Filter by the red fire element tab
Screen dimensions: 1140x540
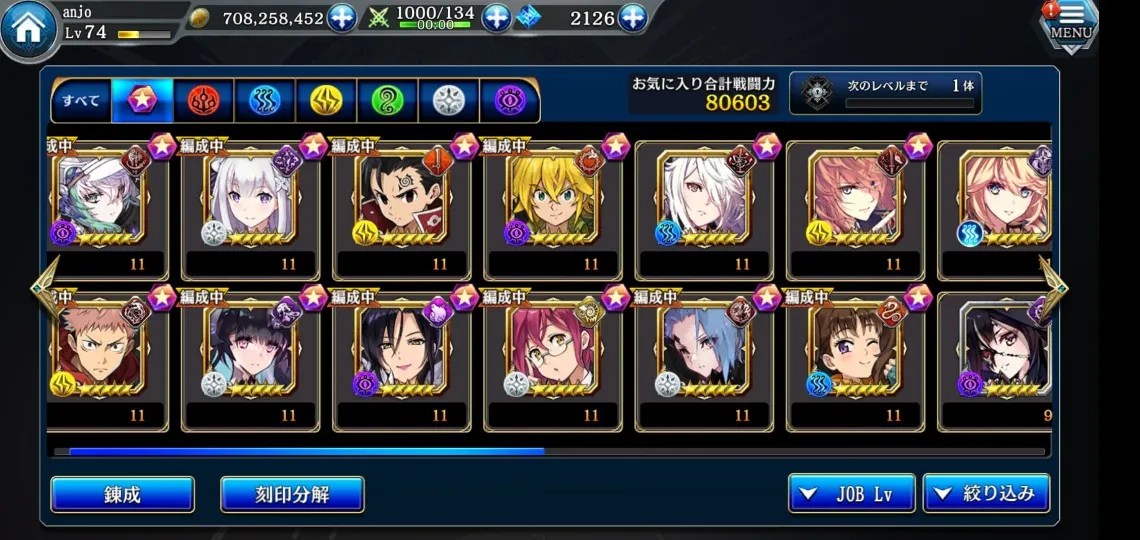coord(203,100)
